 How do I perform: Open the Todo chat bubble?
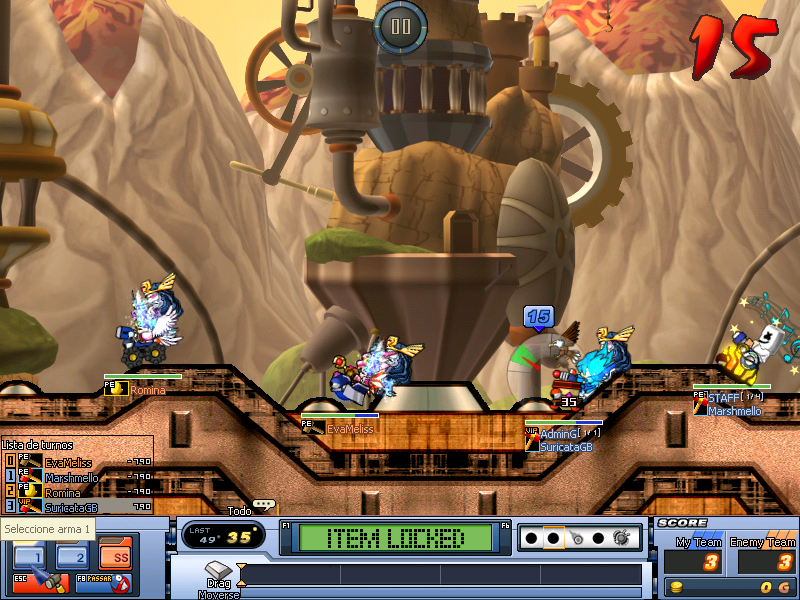263,506
